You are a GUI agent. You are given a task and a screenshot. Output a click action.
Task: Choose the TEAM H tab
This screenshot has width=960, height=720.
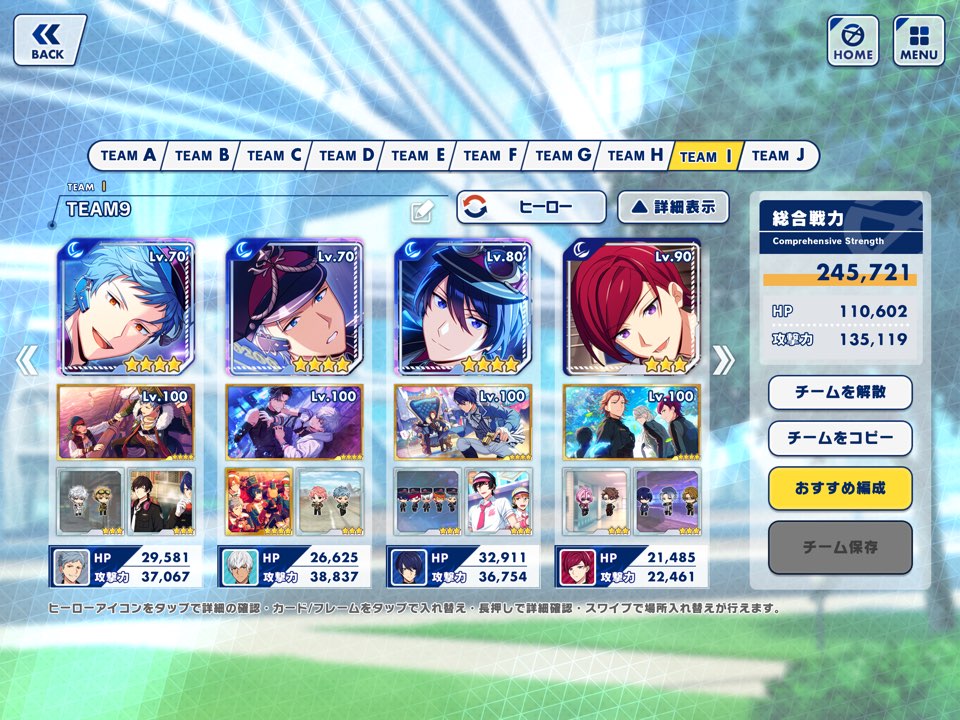click(x=635, y=155)
